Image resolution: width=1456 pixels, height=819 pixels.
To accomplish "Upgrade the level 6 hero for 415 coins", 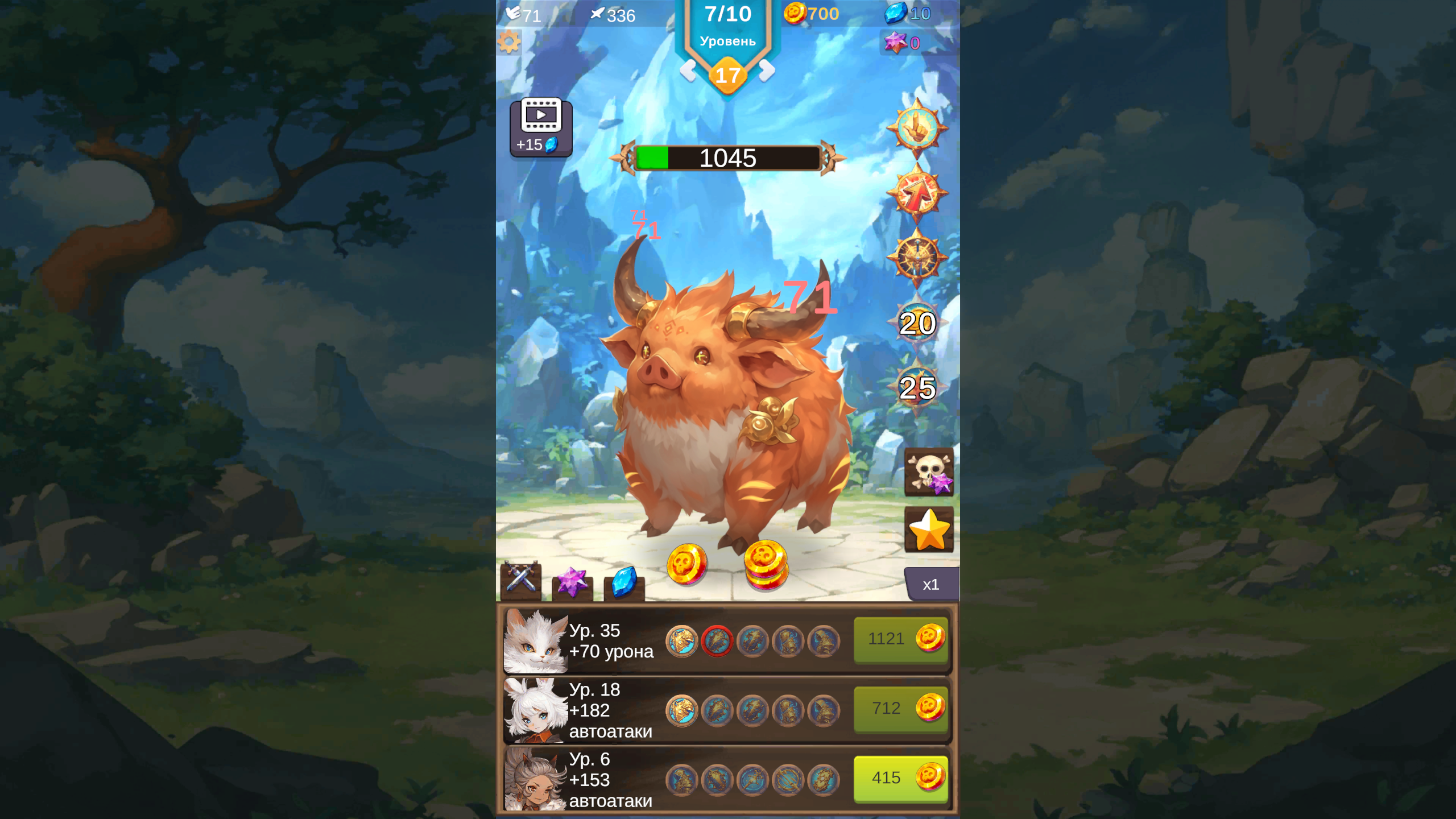I will [900, 778].
